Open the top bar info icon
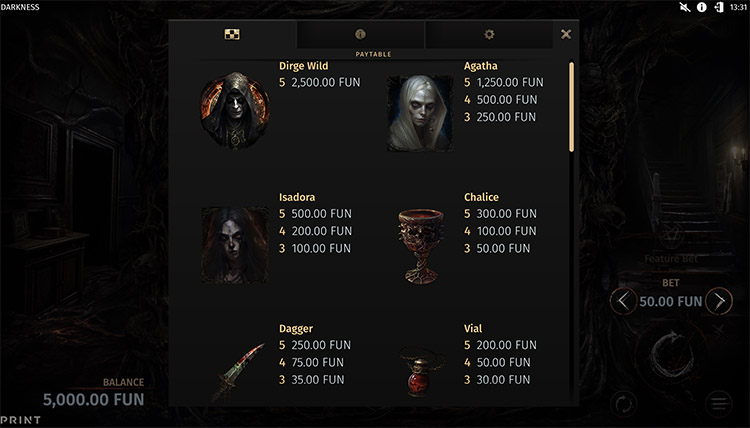The width and height of the screenshot is (750, 428). click(702, 7)
